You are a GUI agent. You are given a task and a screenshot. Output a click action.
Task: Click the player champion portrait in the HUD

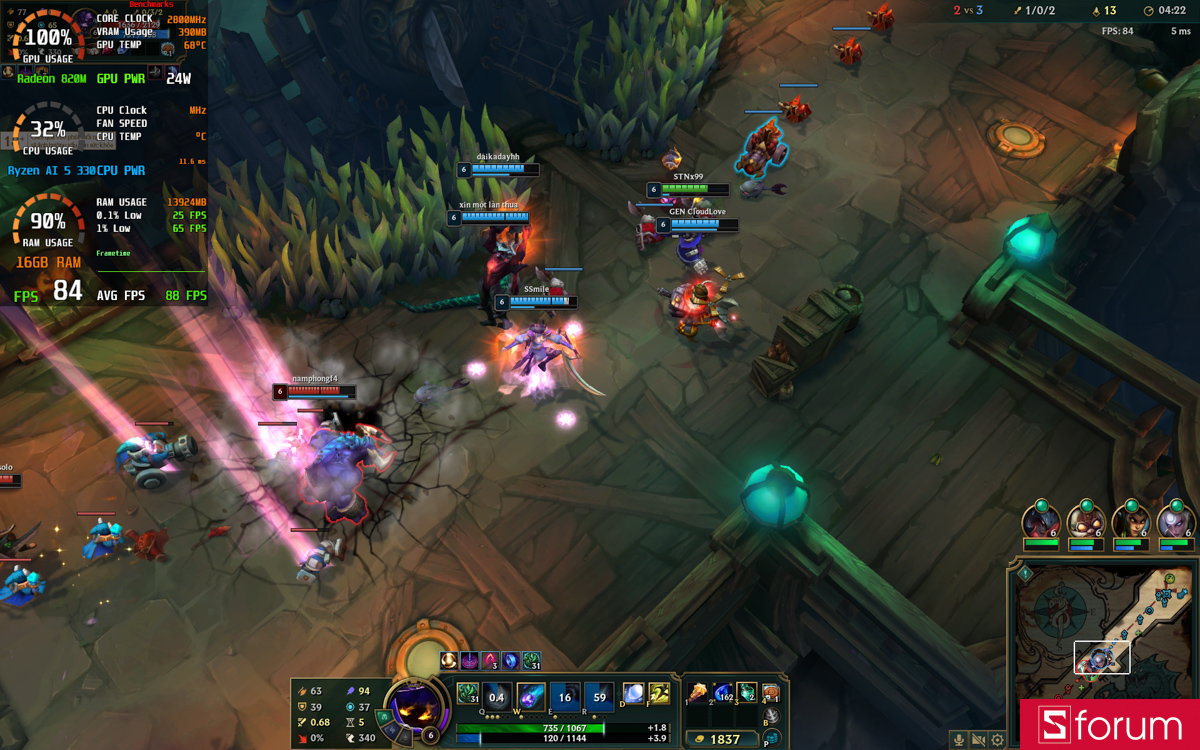[x=415, y=706]
